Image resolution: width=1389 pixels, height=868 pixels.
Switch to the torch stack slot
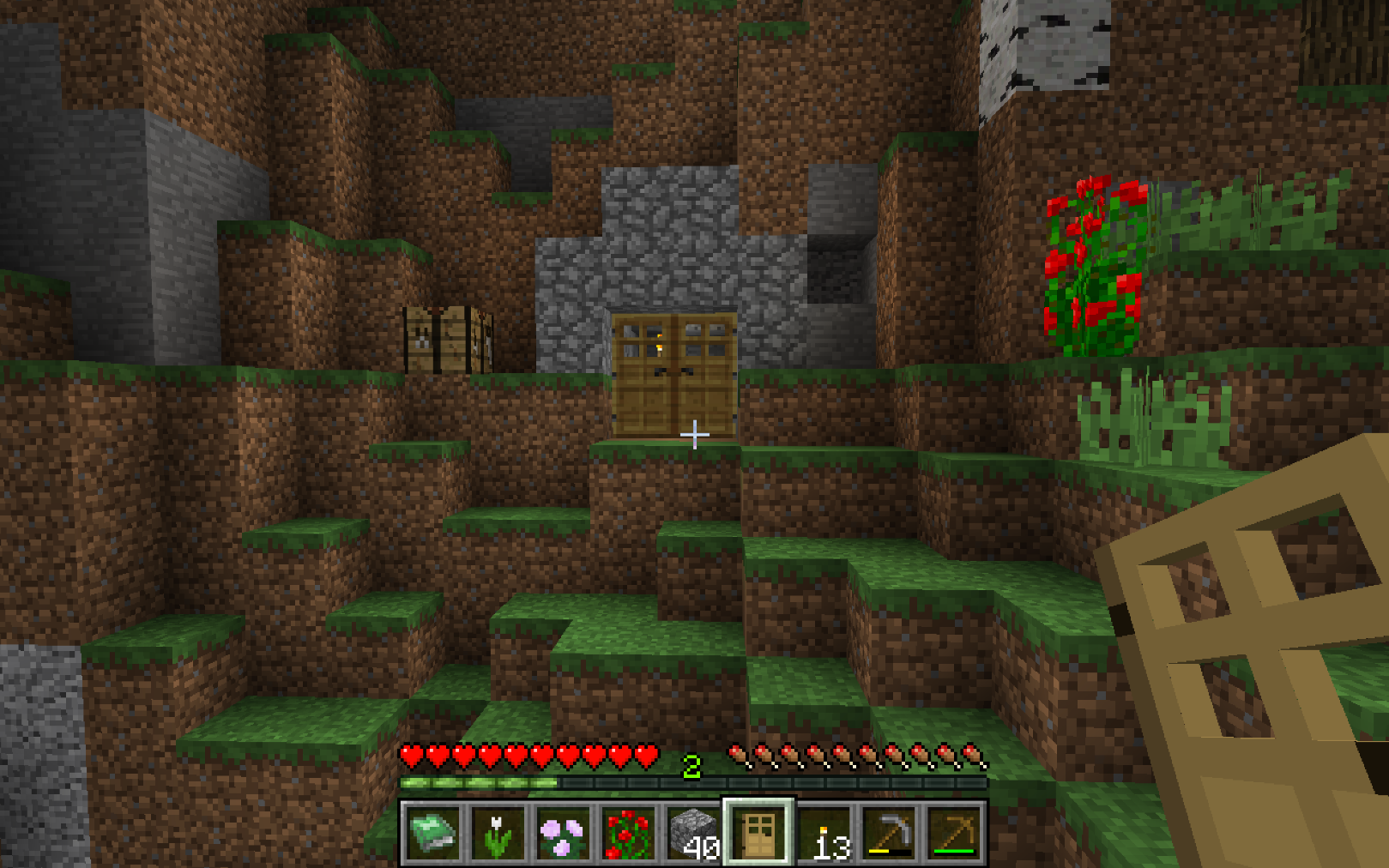pyautogui.click(x=824, y=834)
